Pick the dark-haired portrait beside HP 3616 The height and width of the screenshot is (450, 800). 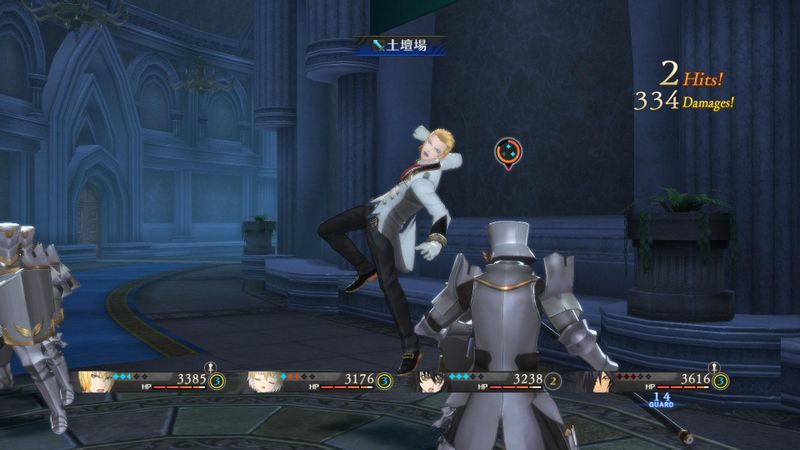(600, 382)
